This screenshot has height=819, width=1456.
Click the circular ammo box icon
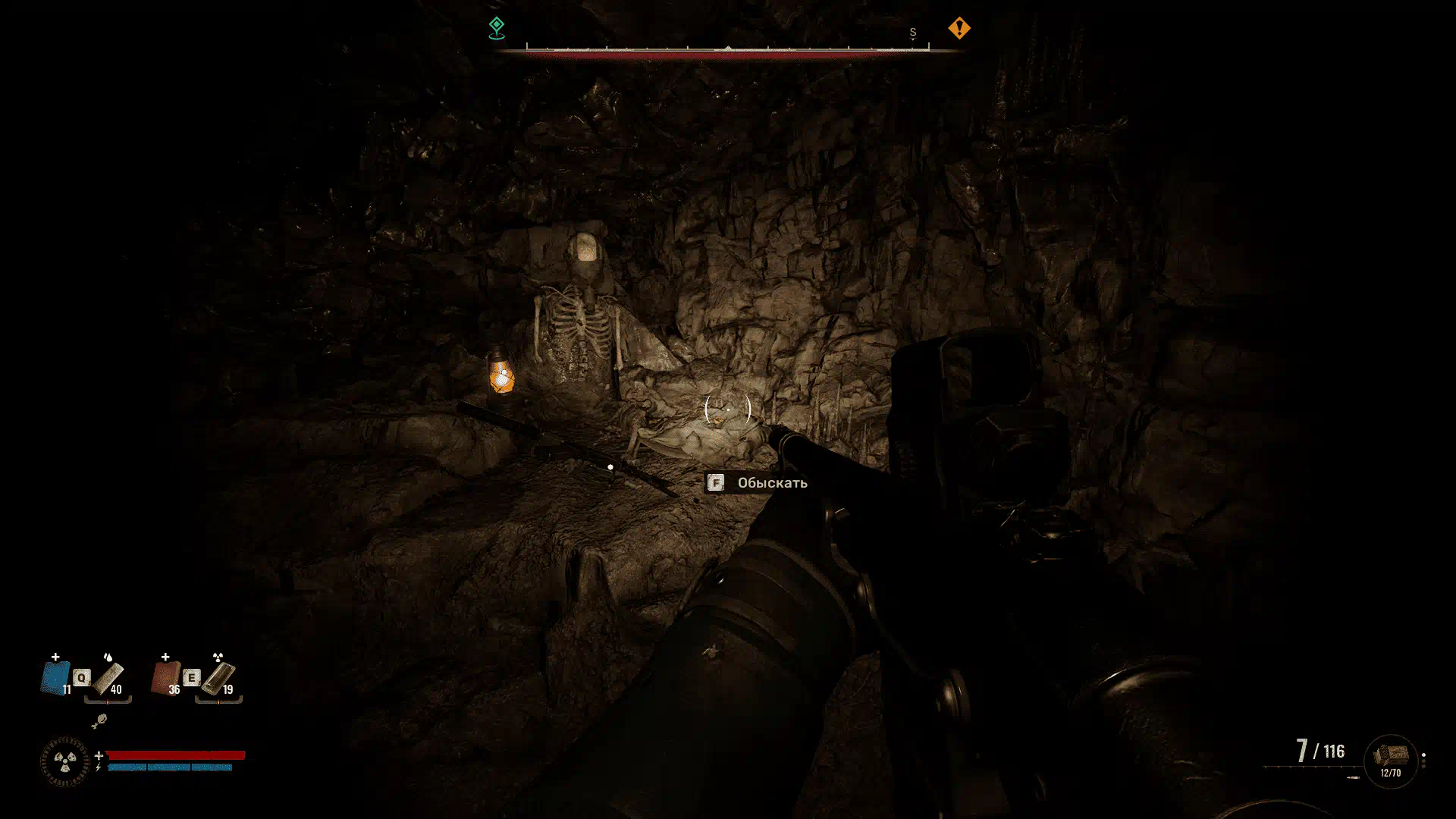pos(1390,761)
